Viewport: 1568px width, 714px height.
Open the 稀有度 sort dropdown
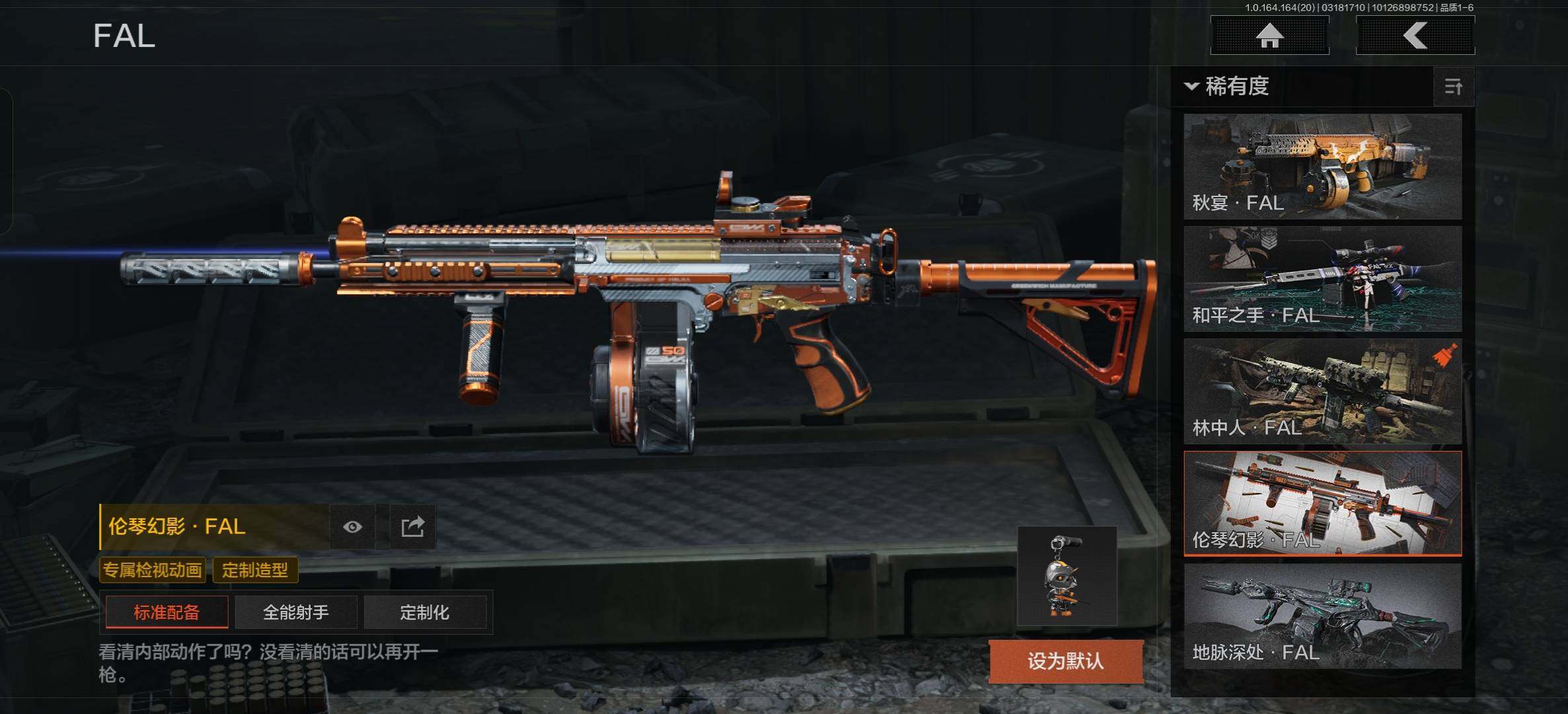coord(1228,86)
